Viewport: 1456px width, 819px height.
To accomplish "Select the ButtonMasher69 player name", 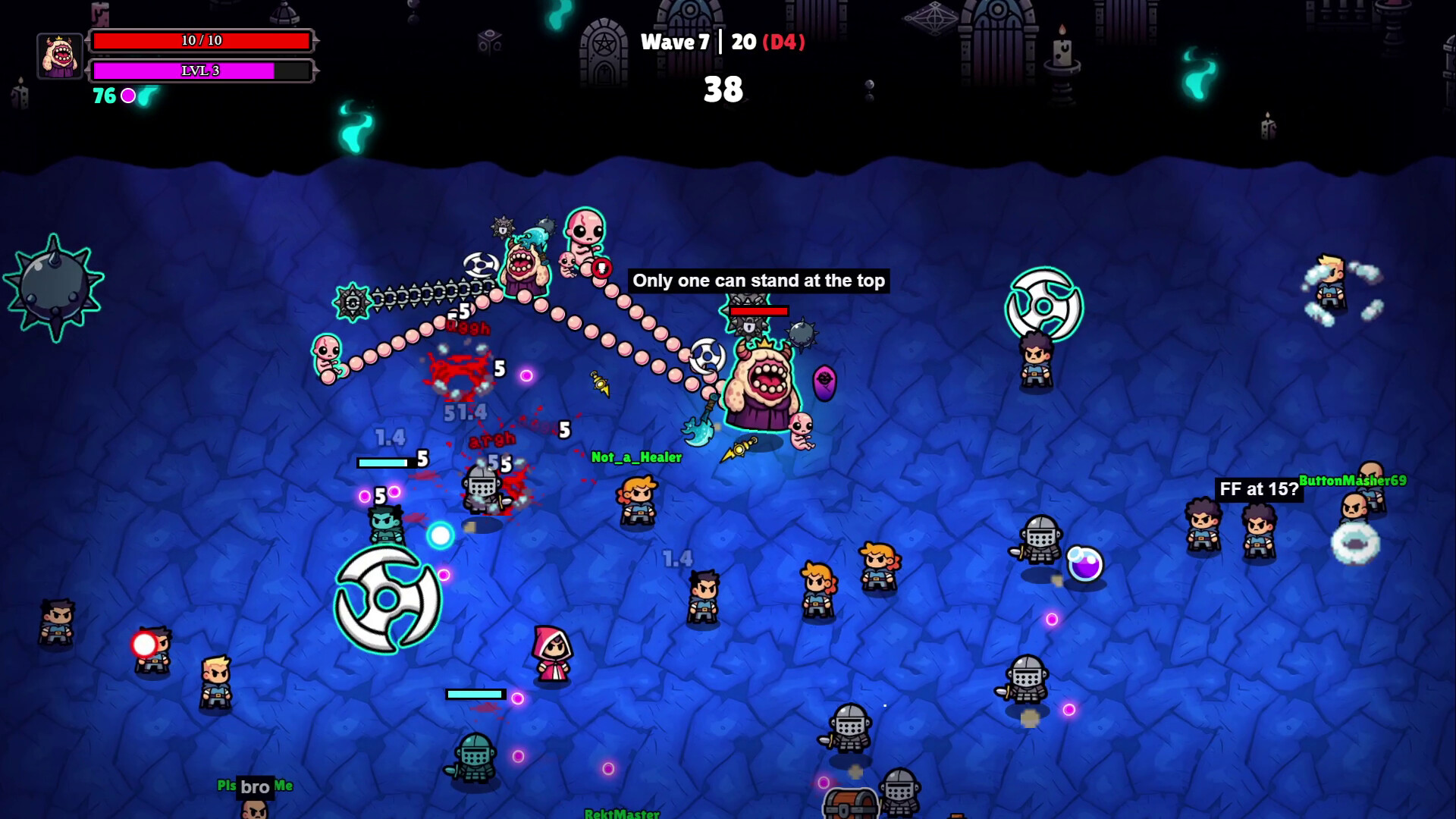I will tap(1352, 480).
